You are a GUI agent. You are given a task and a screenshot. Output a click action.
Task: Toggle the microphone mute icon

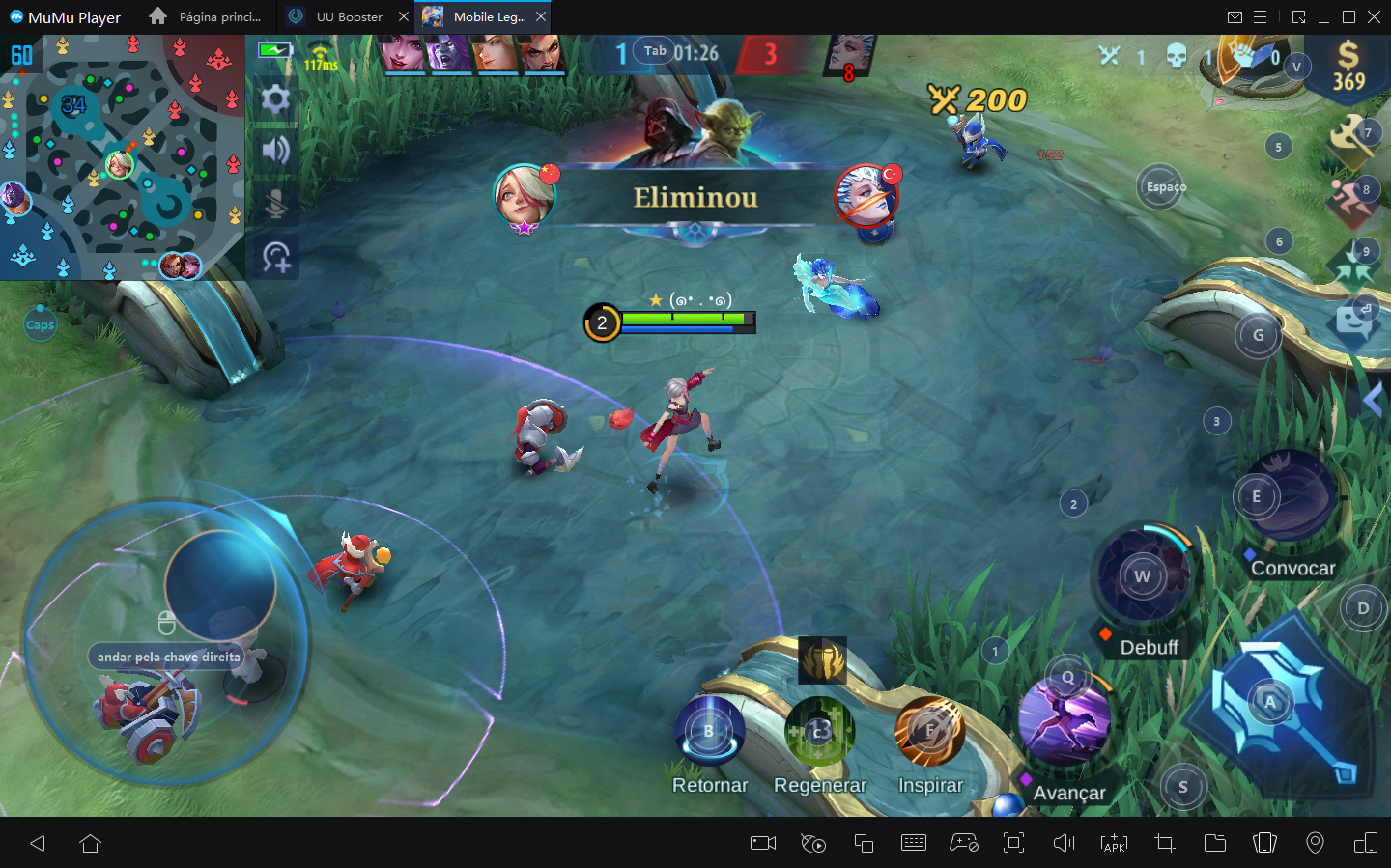[274, 202]
